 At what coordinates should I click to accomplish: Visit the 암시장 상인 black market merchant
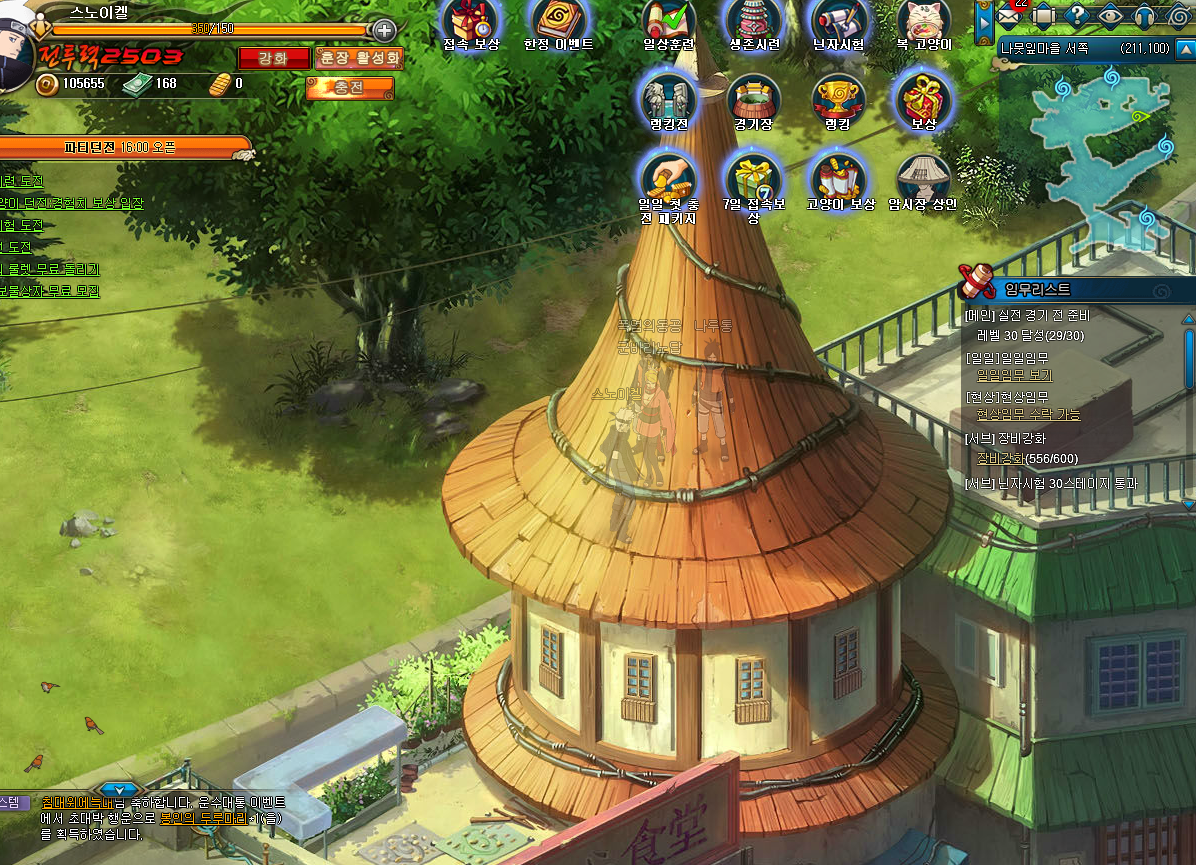[x=923, y=180]
